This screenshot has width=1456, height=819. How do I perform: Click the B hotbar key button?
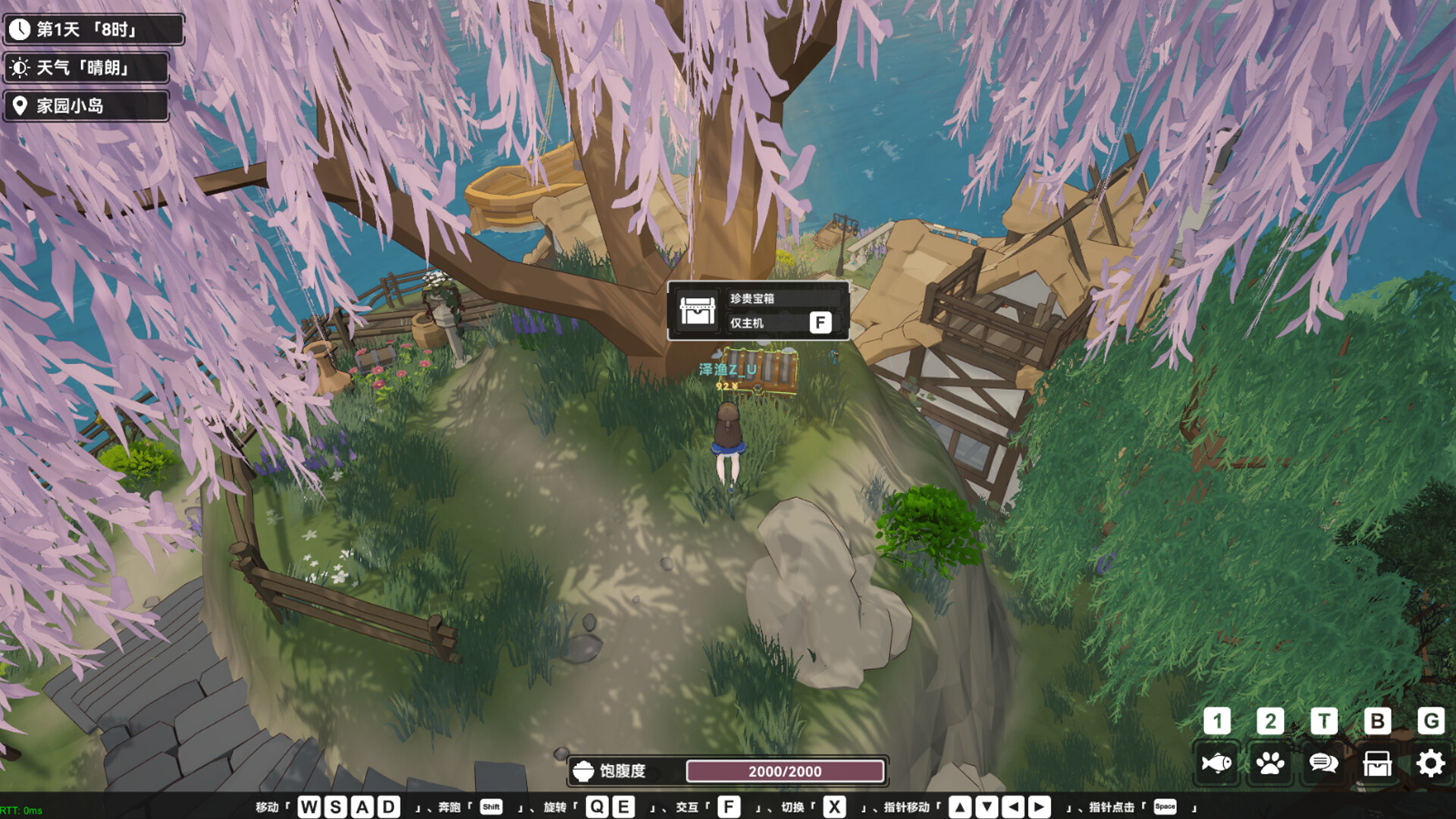[x=1376, y=720]
